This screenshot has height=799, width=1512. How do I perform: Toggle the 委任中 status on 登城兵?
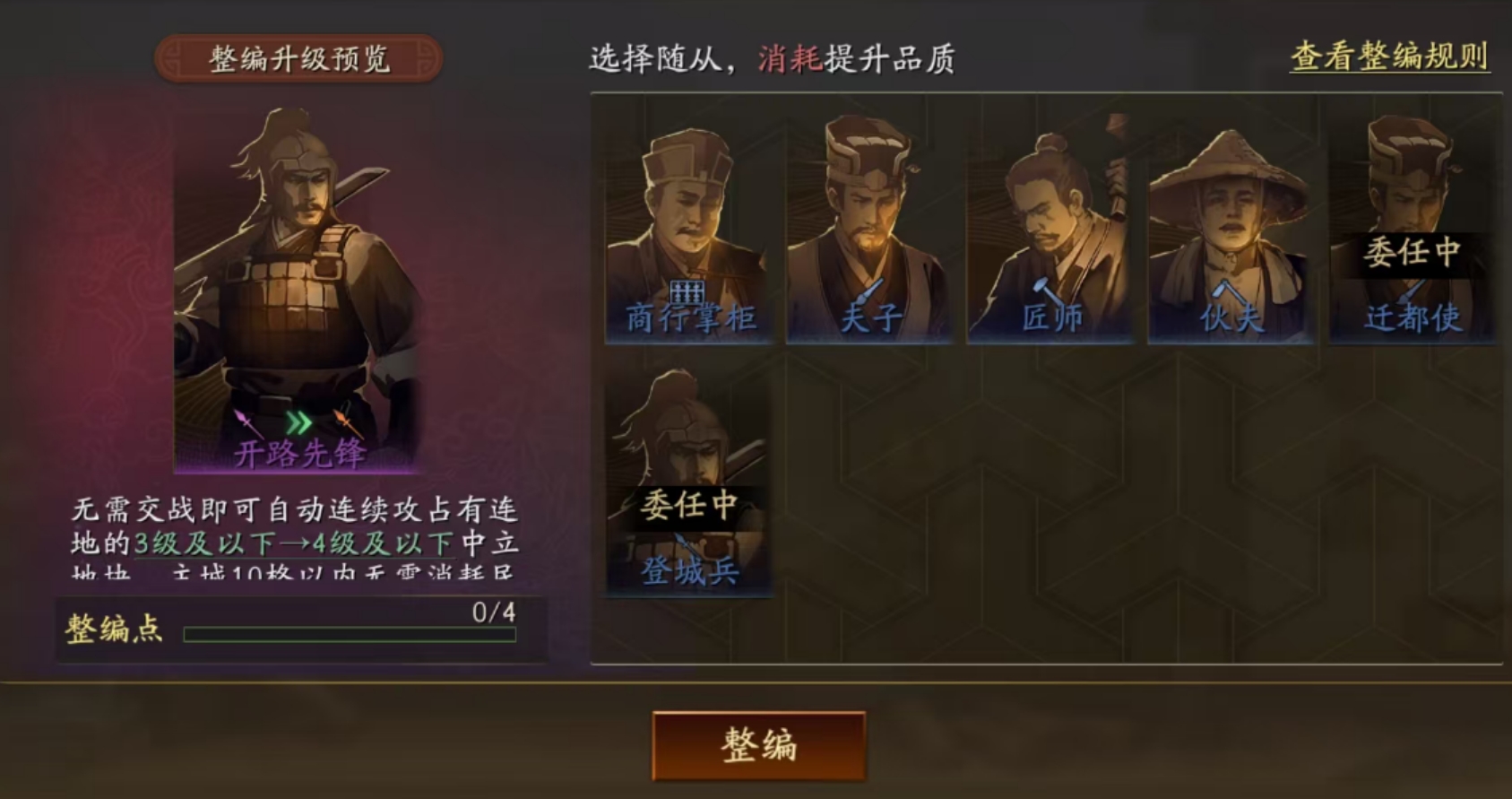pyautogui.click(x=688, y=506)
